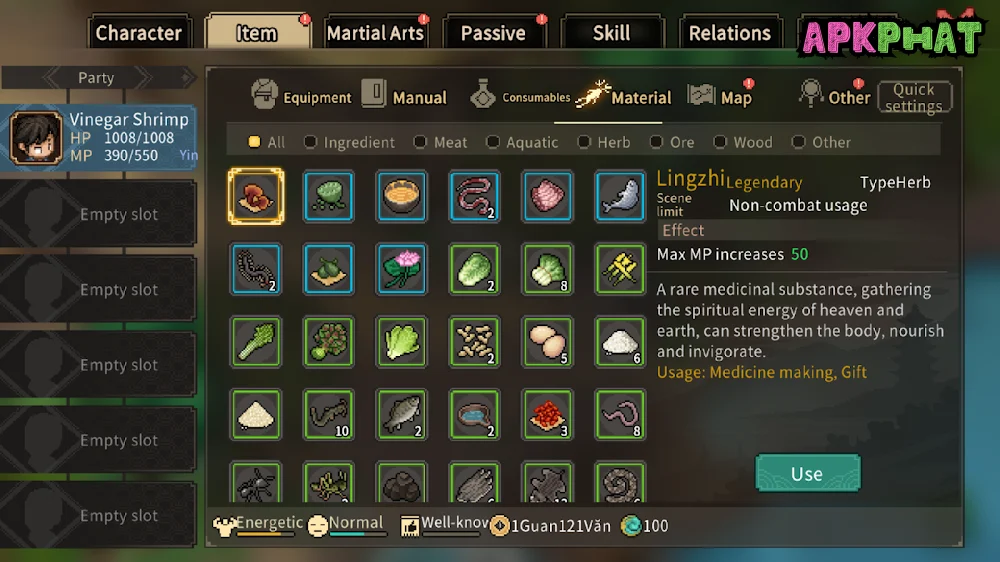The image size is (1000, 562).
Task: Filter materials by Ingredient
Action: [349, 142]
